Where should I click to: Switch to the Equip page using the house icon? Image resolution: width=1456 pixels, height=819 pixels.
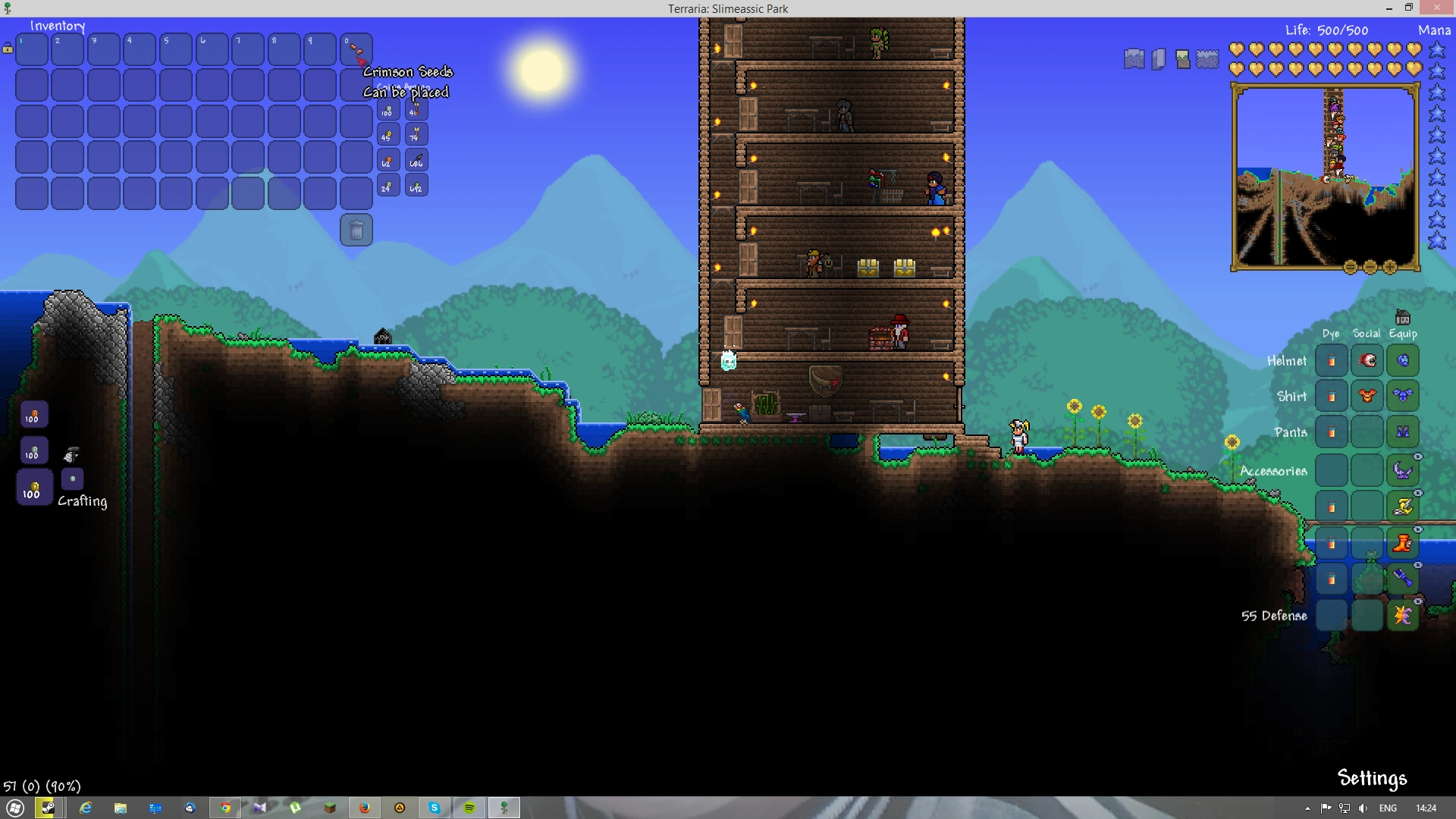pyautogui.click(x=1403, y=318)
